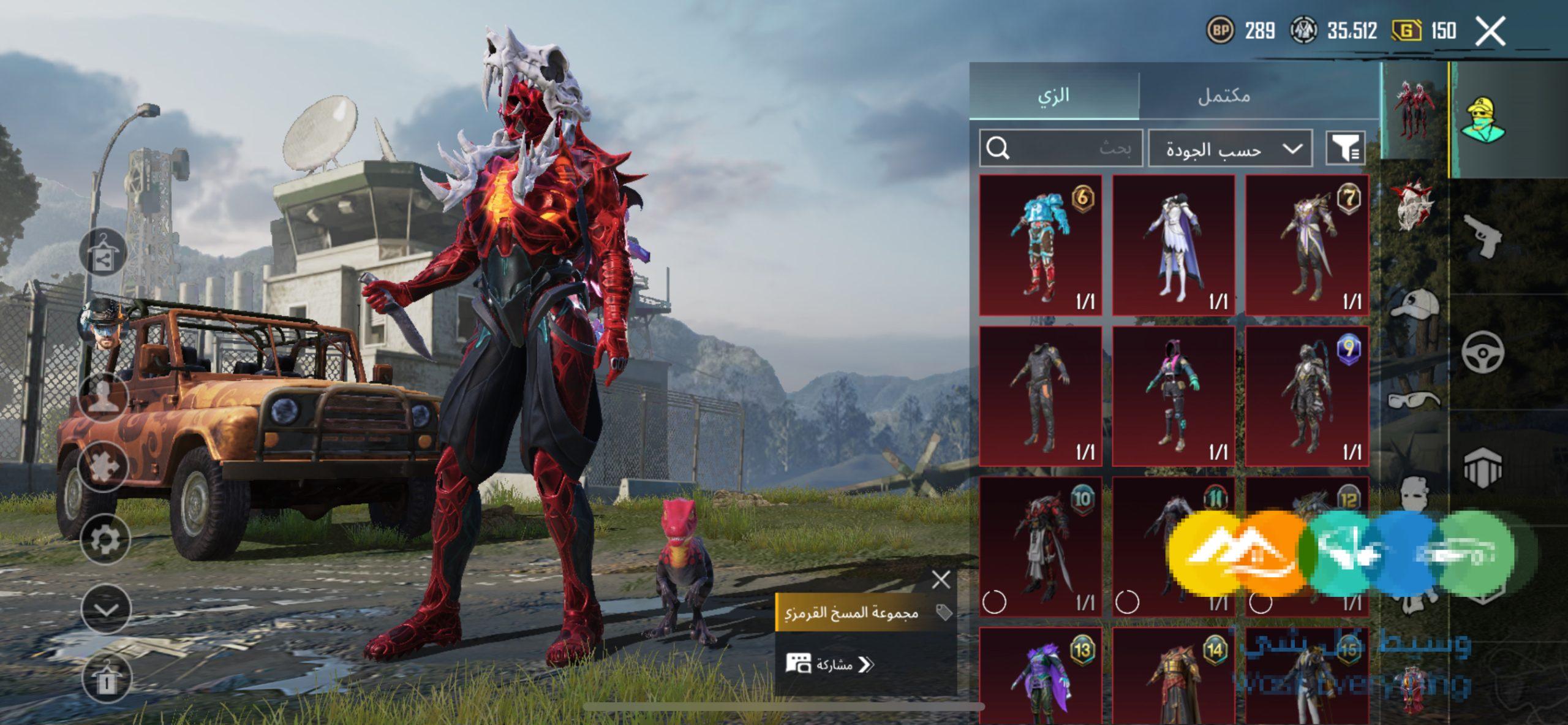Open the مكتمل completed tab
This screenshot has width=1568, height=725.
1224,96
